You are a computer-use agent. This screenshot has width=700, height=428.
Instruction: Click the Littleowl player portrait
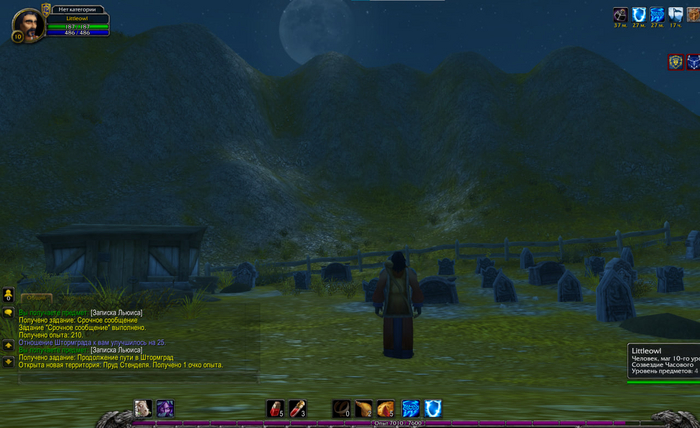pos(28,20)
